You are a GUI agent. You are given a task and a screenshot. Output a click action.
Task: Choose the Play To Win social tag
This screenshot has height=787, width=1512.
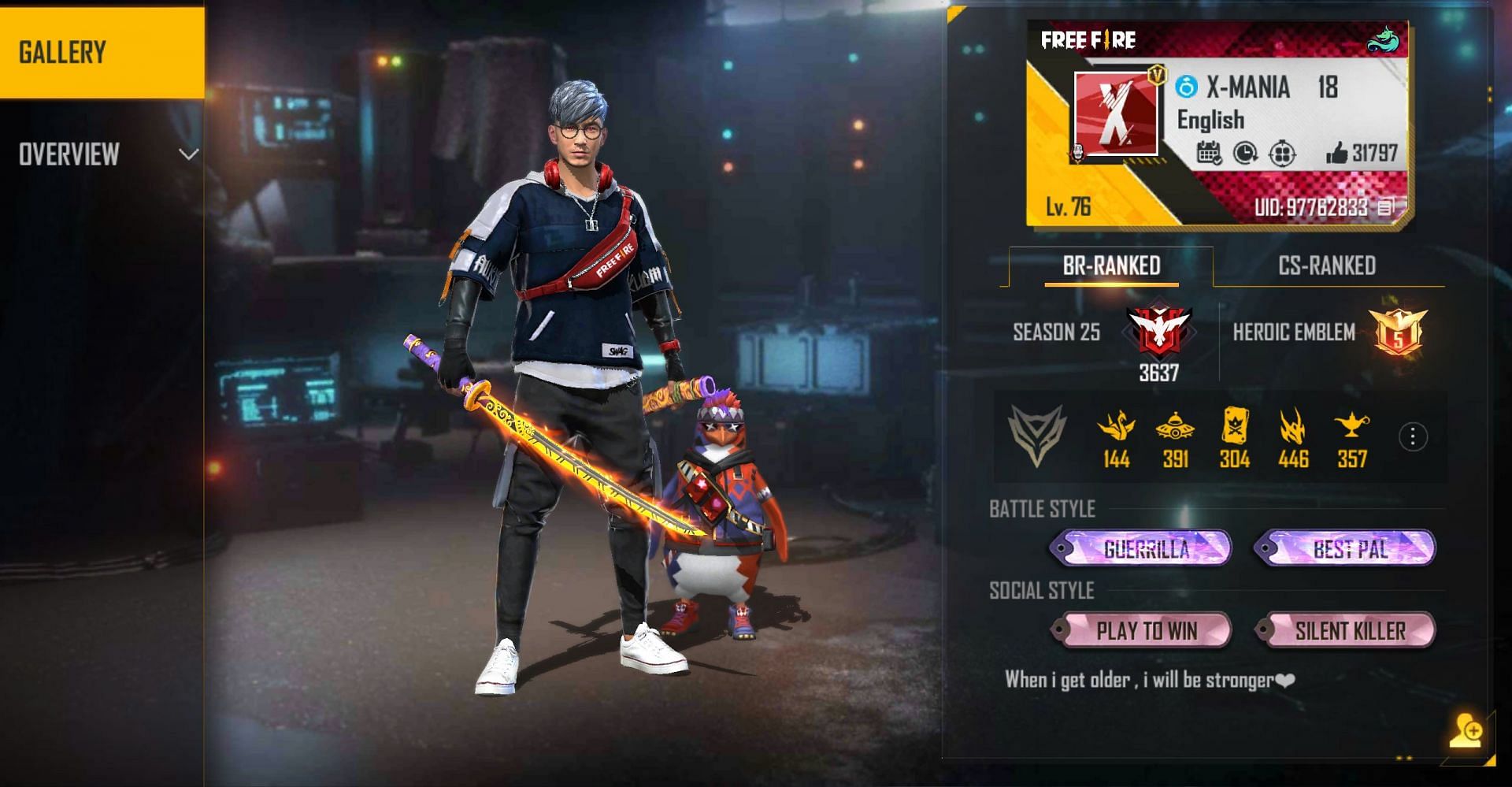point(1146,630)
